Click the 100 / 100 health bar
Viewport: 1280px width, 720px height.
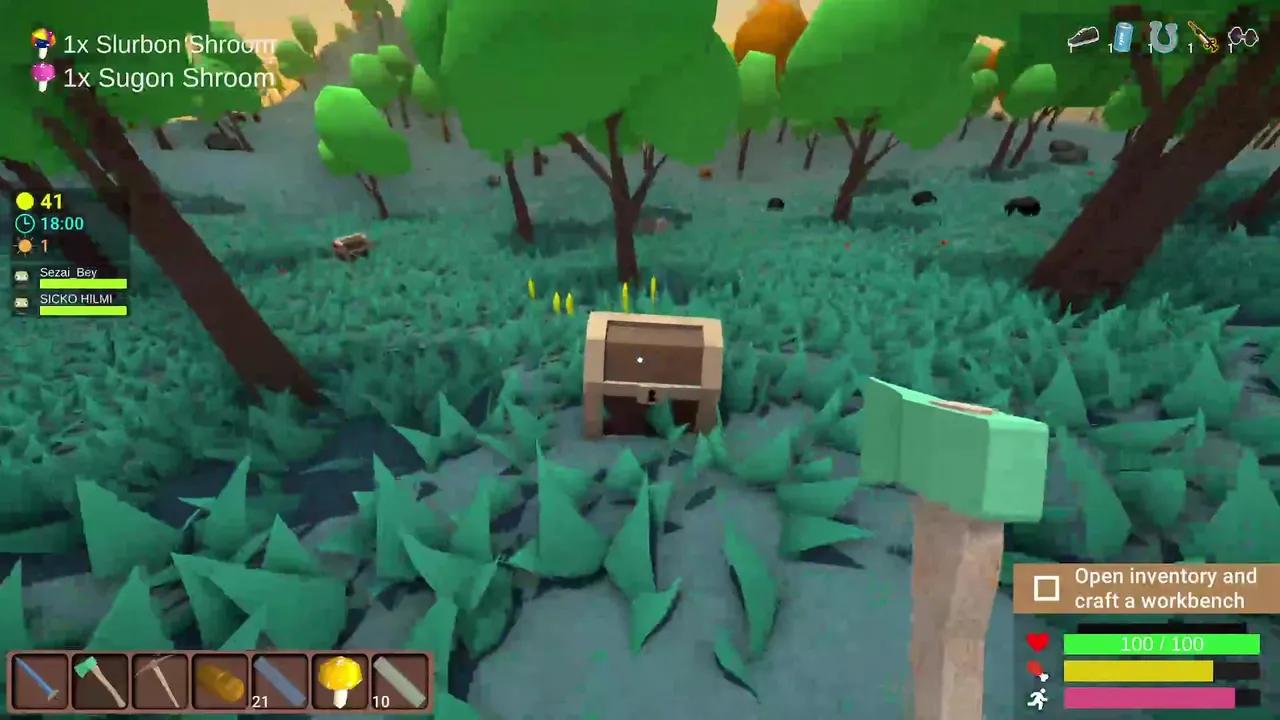(1160, 644)
